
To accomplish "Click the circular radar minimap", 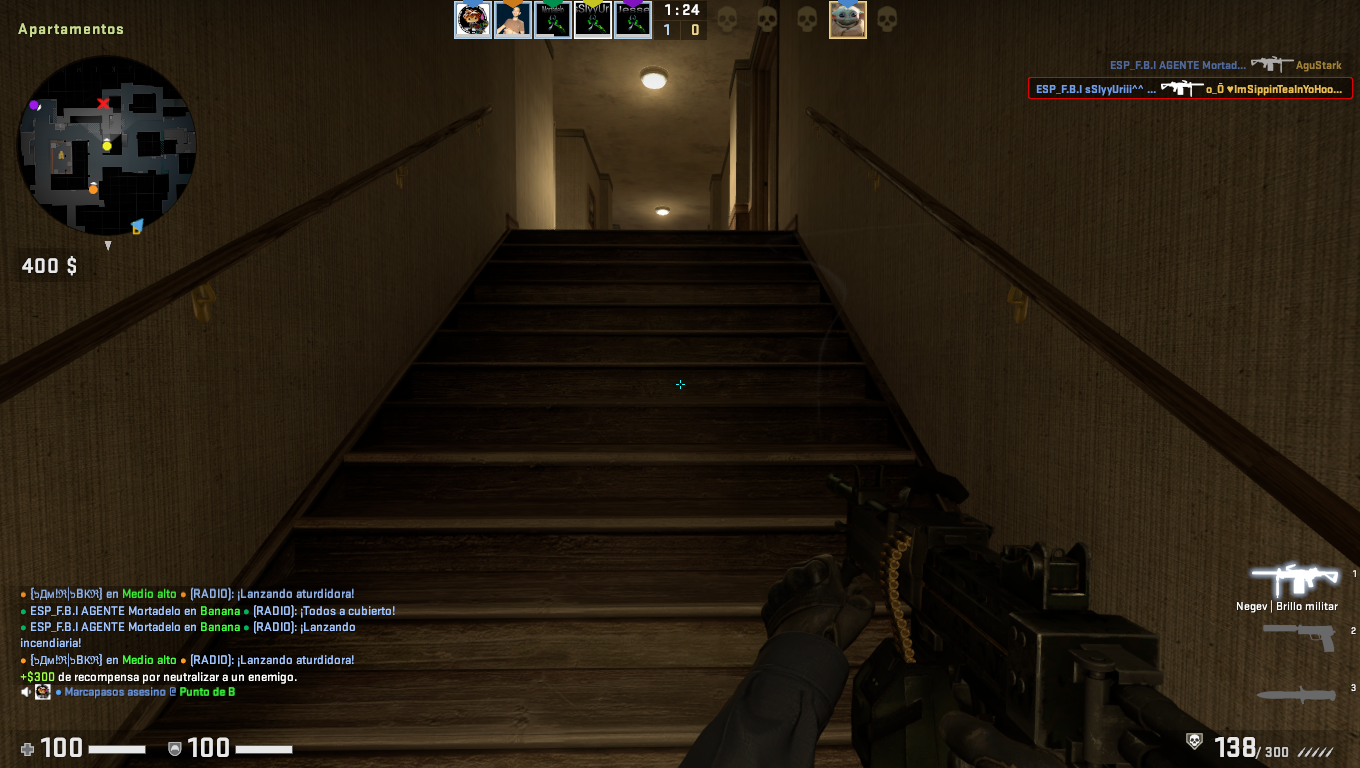I will coord(107,145).
